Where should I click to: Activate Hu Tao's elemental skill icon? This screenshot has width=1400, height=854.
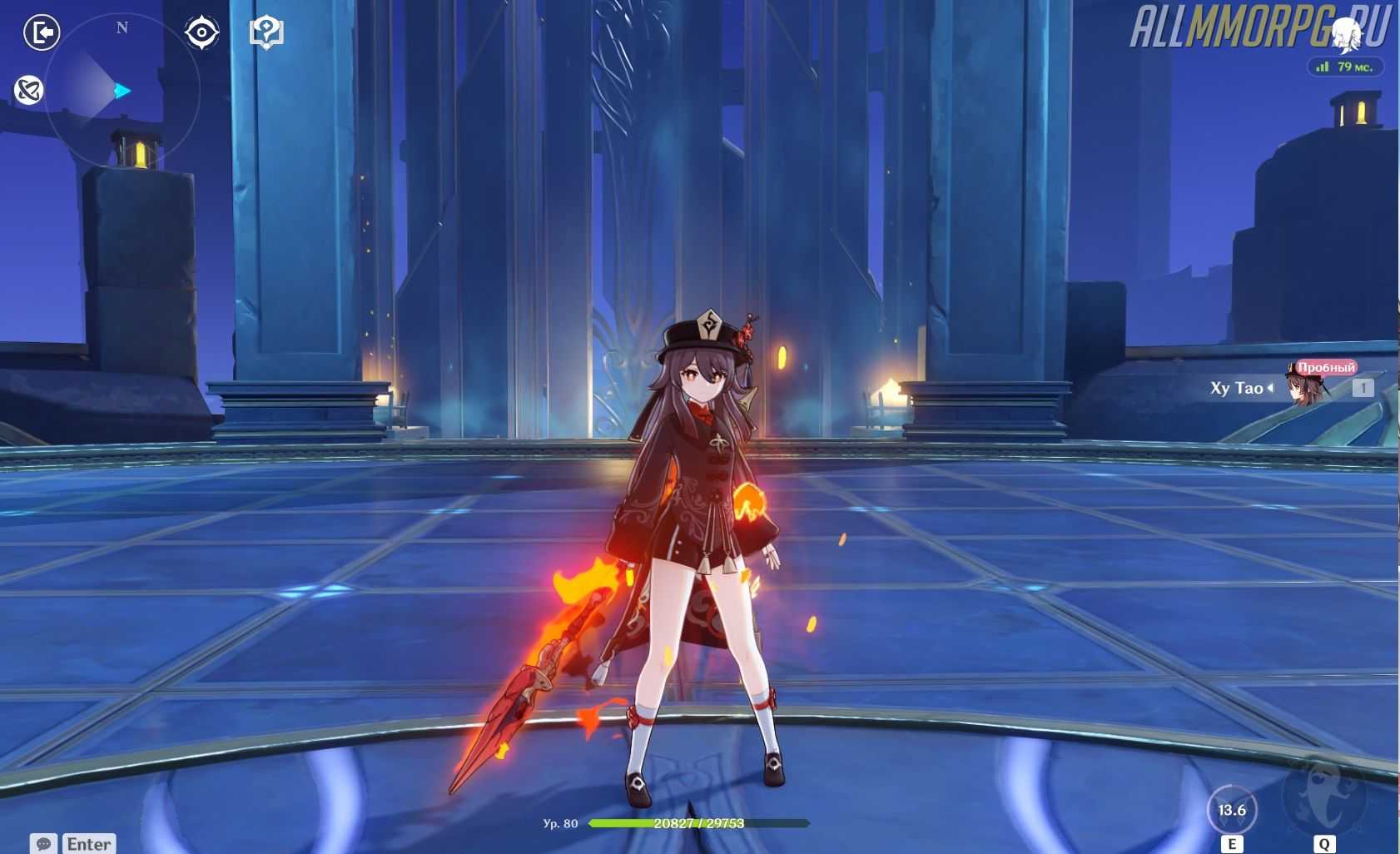point(1232,810)
